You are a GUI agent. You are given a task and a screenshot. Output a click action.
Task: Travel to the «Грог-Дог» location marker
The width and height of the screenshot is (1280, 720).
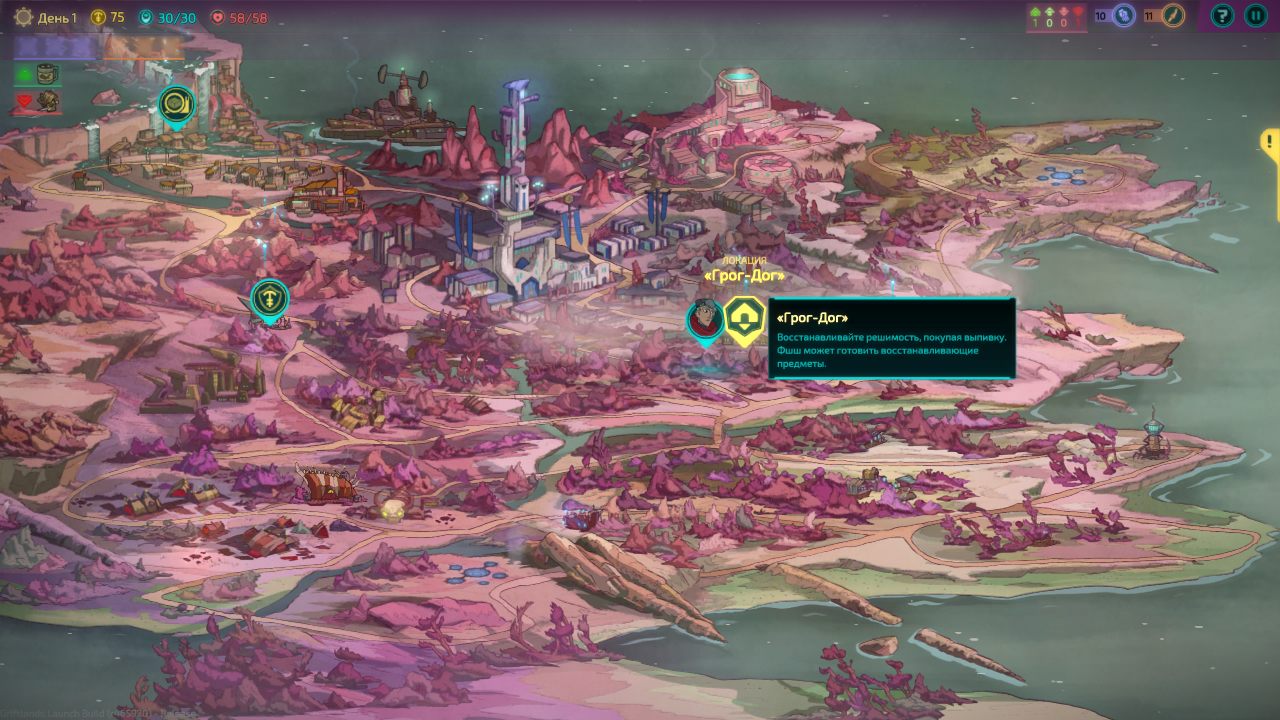tap(744, 320)
